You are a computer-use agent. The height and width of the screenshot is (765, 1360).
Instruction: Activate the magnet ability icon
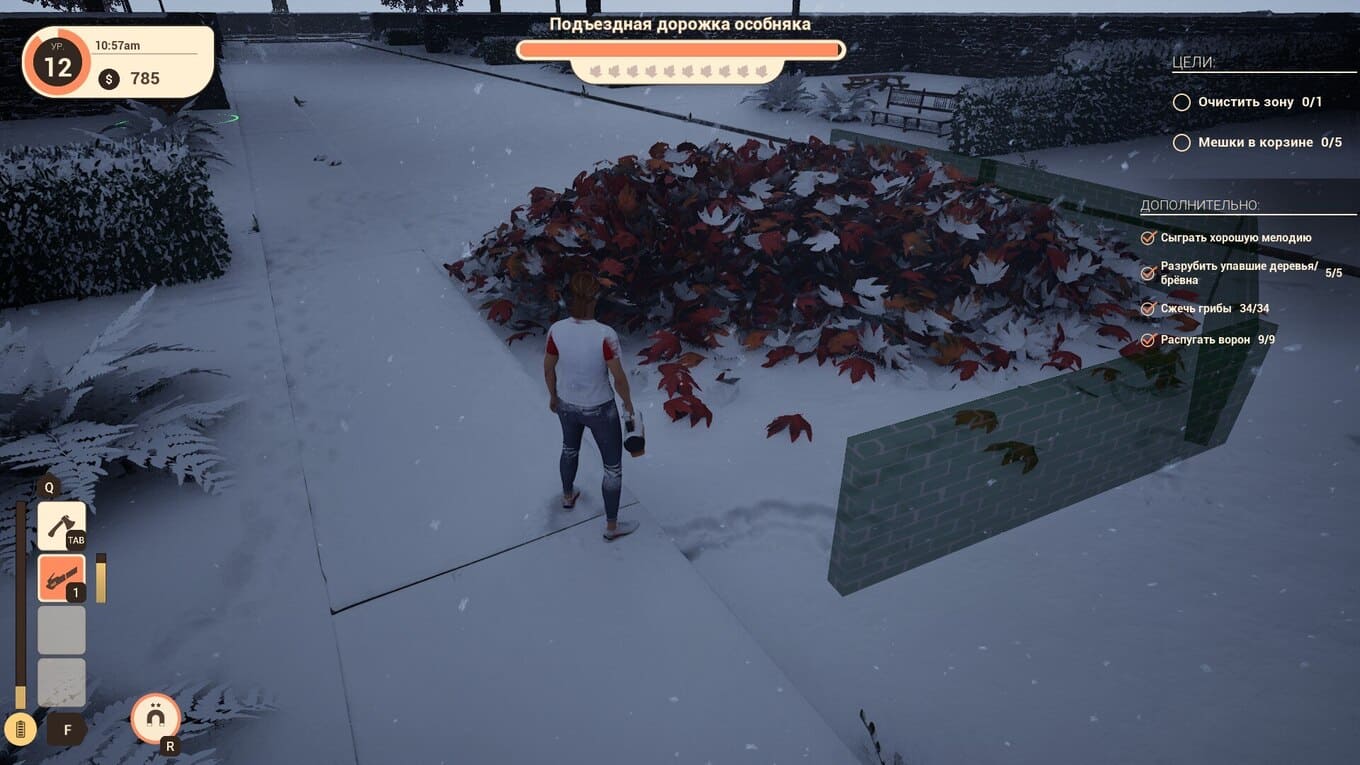[156, 717]
